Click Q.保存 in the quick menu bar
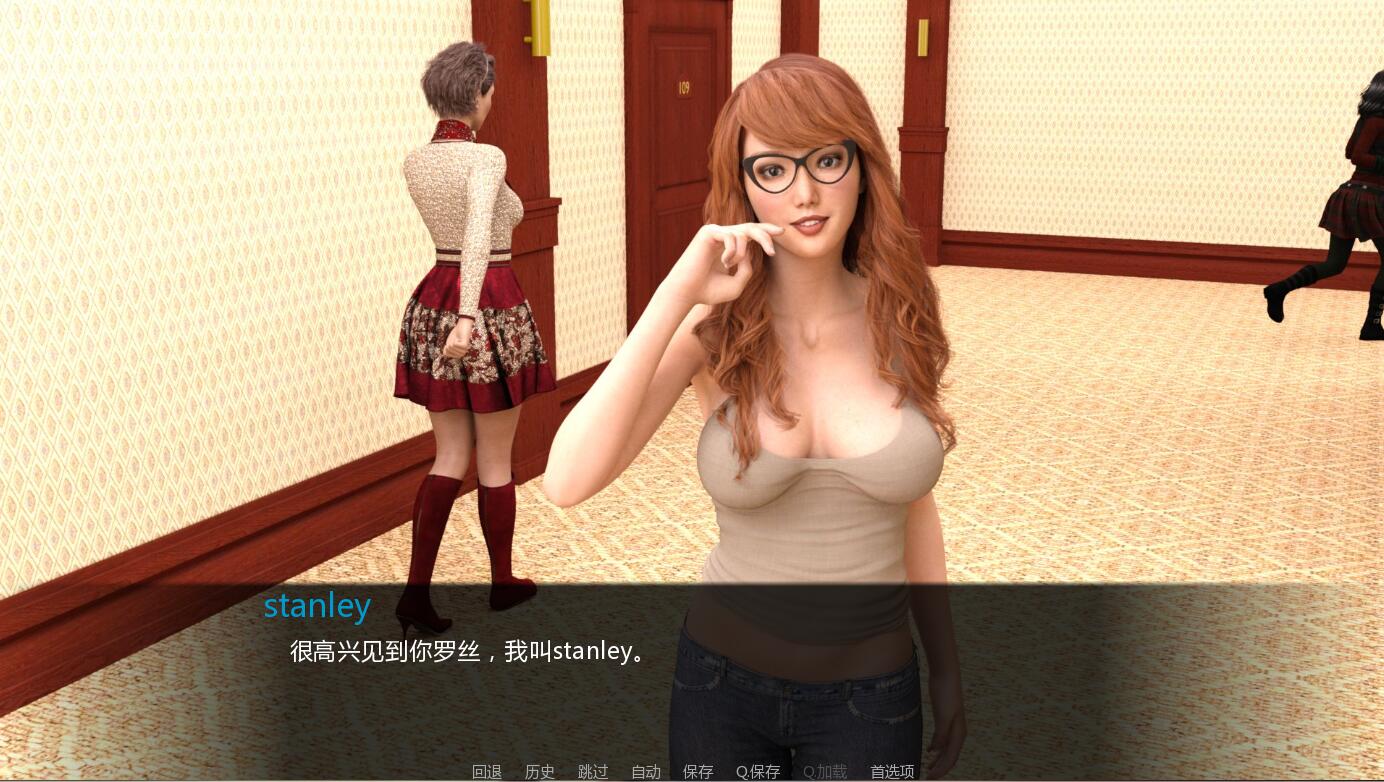1384x782 pixels. pyautogui.click(x=757, y=771)
